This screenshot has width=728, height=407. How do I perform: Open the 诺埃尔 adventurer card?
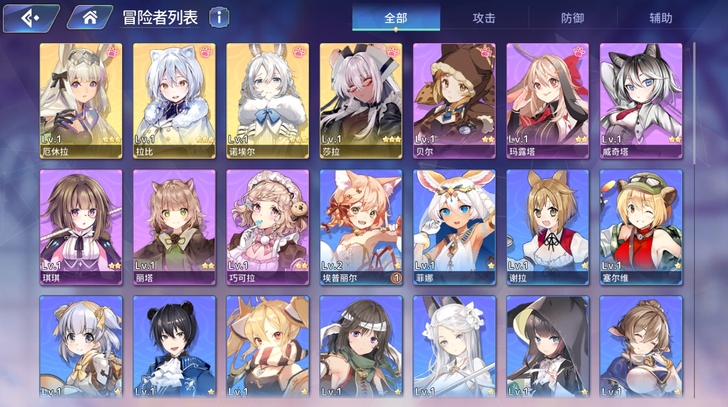click(x=268, y=98)
